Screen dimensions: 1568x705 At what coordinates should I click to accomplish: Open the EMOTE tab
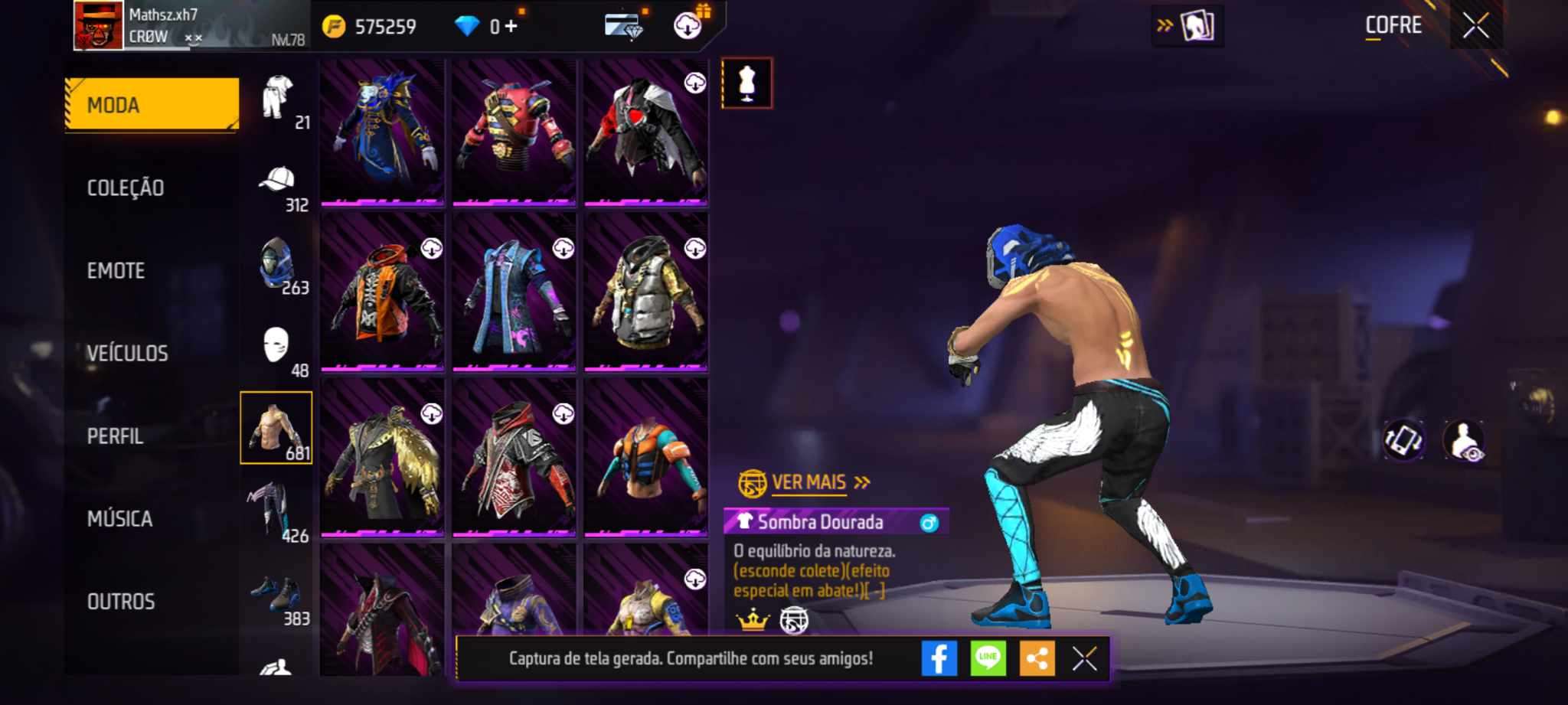(116, 271)
